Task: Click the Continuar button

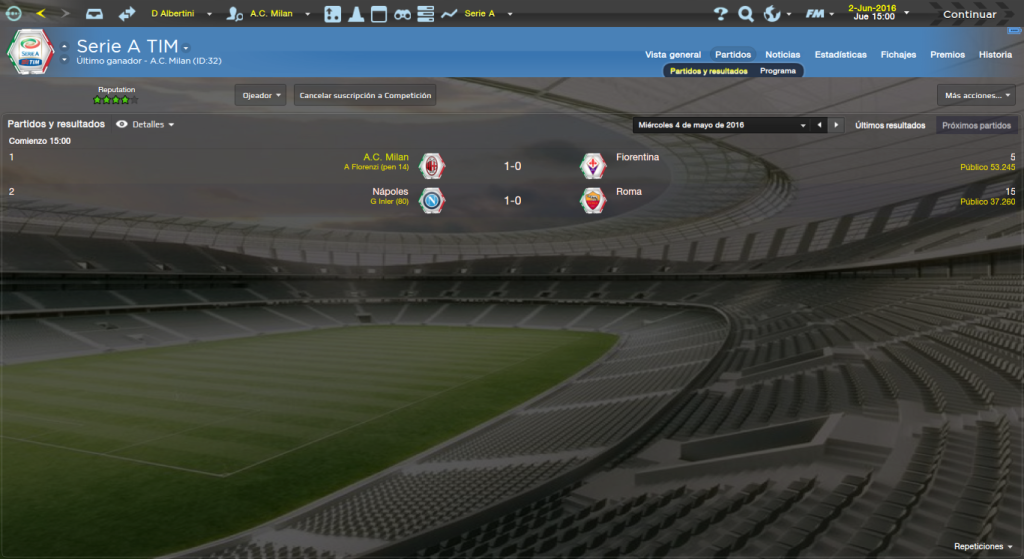Action: tap(968, 14)
